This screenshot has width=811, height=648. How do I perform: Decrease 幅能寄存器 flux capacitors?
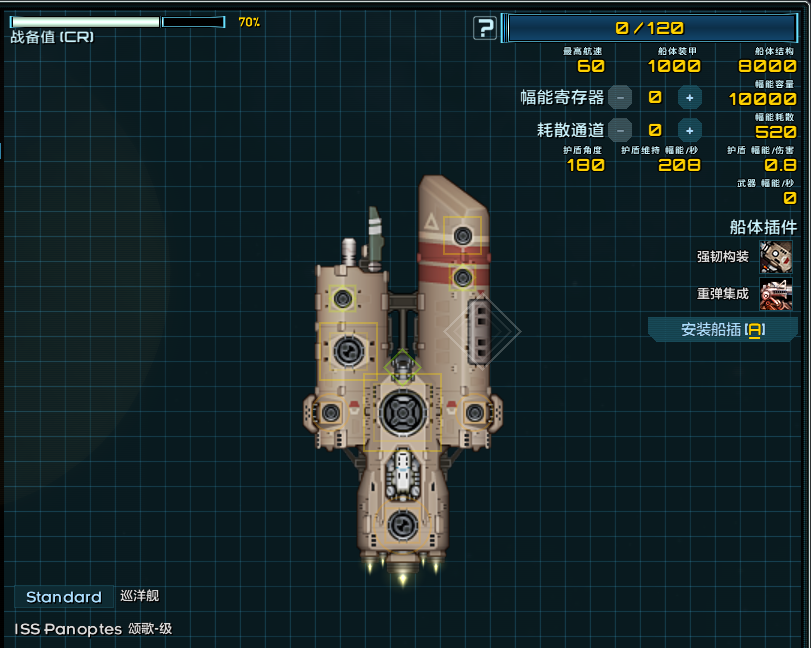(x=620, y=98)
